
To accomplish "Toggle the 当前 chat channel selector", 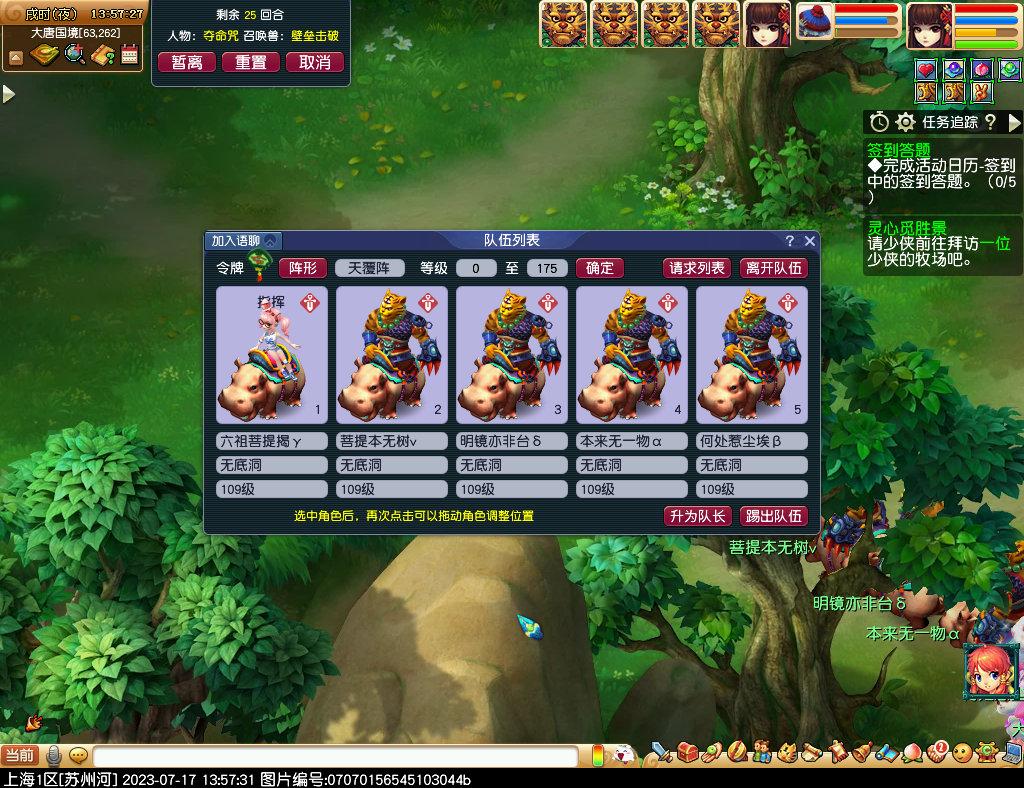I will pos(20,755).
